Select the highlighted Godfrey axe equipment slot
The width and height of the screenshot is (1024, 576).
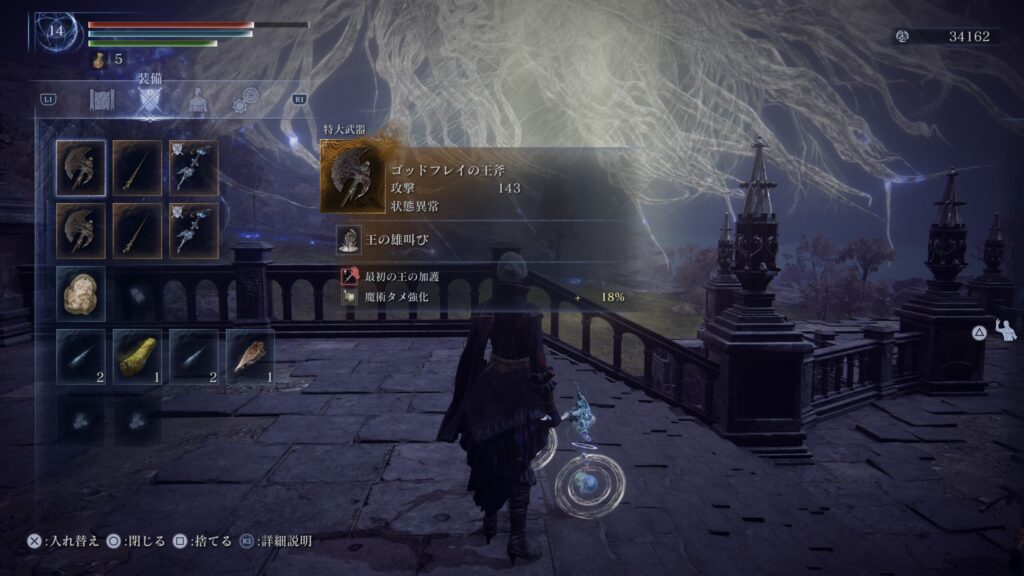81,165
